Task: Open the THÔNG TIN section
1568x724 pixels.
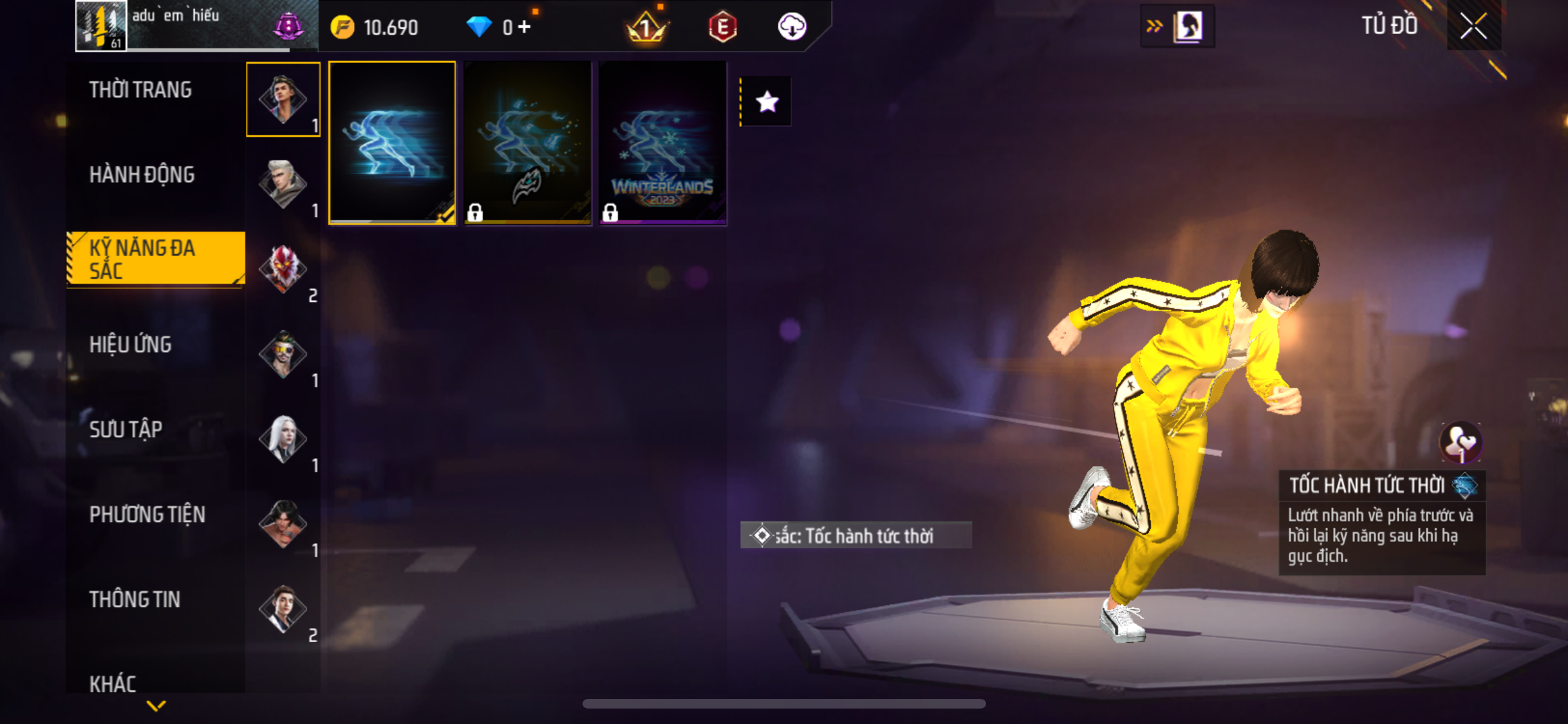Action: 135,600
